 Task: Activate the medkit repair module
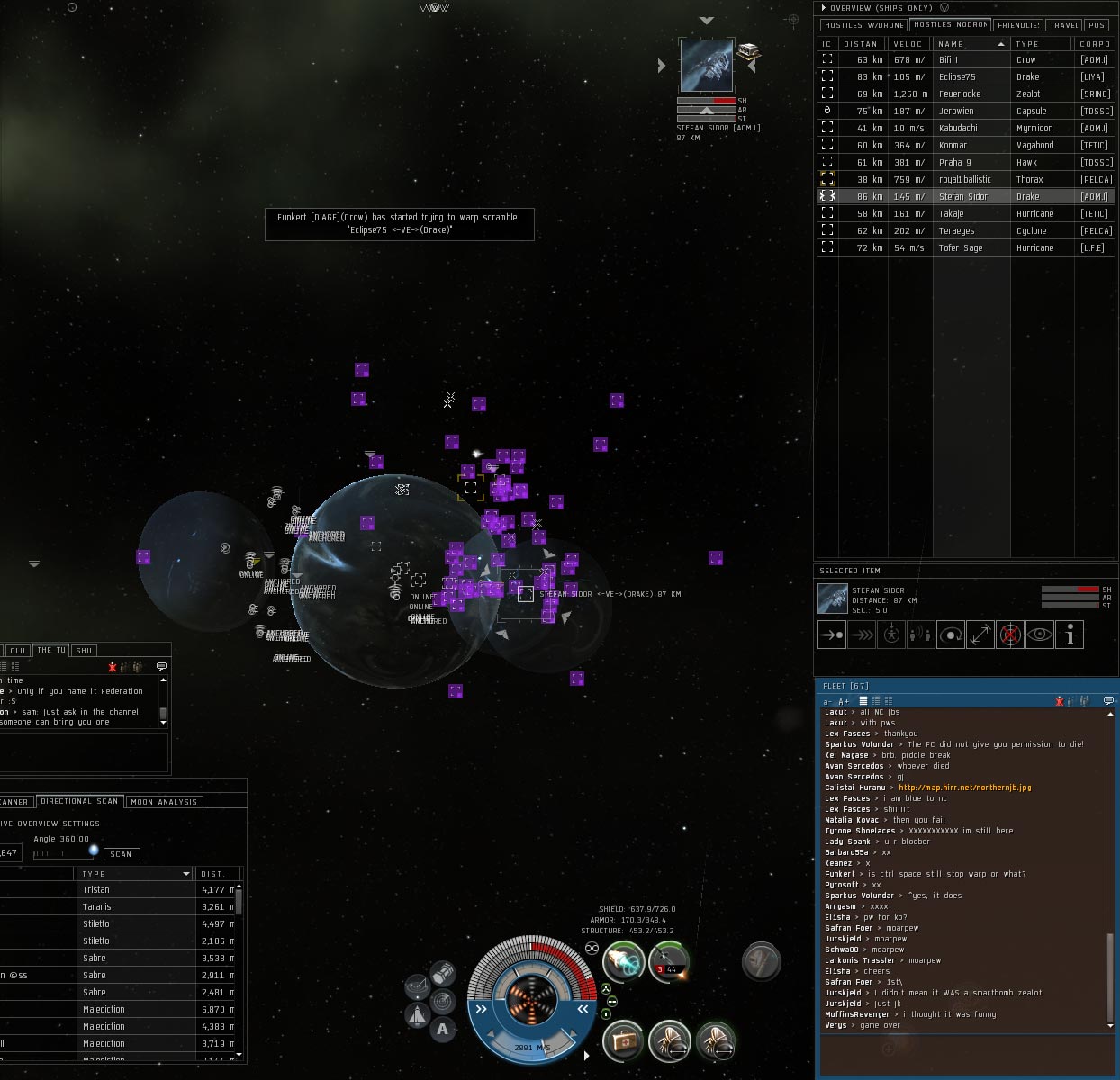[622, 1041]
